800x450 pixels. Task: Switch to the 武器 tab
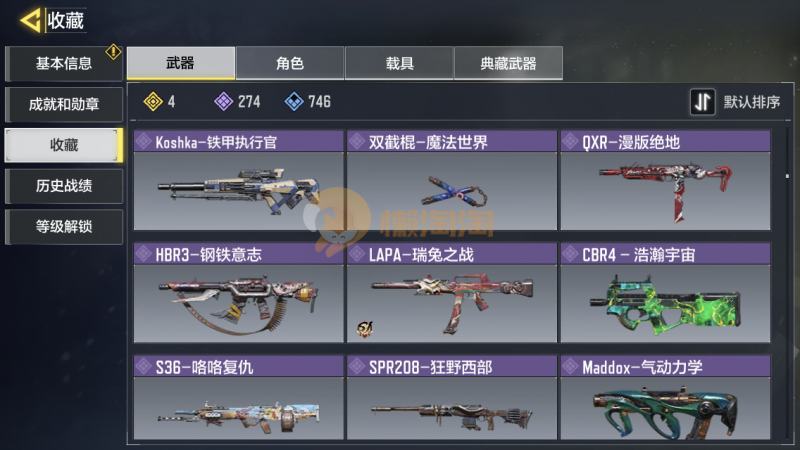[181, 63]
